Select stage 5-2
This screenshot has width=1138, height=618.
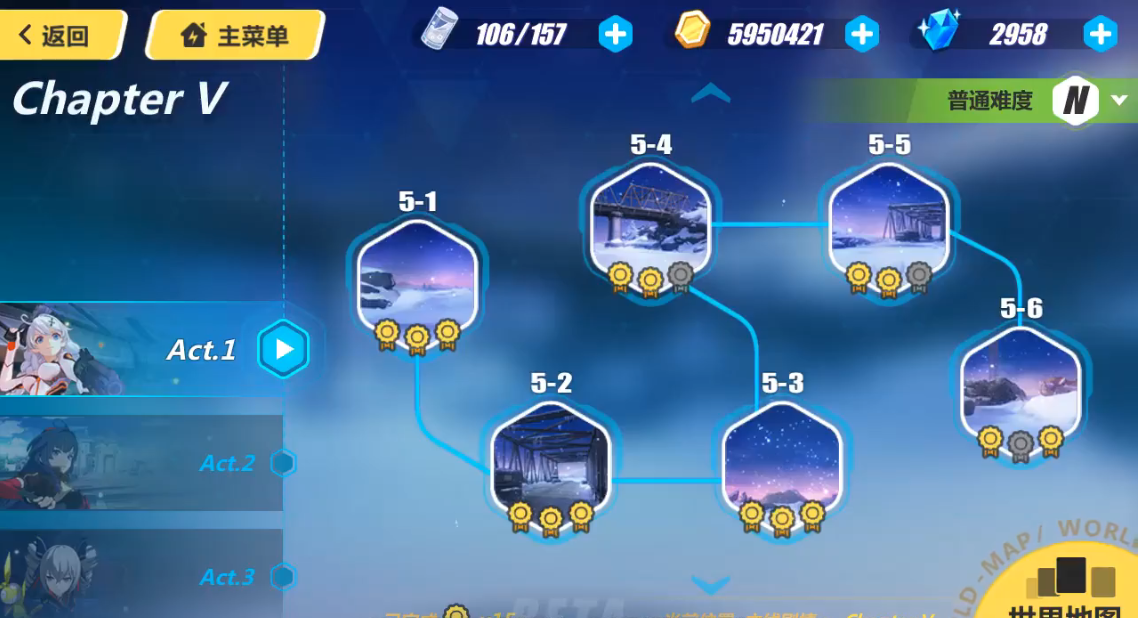click(x=551, y=459)
